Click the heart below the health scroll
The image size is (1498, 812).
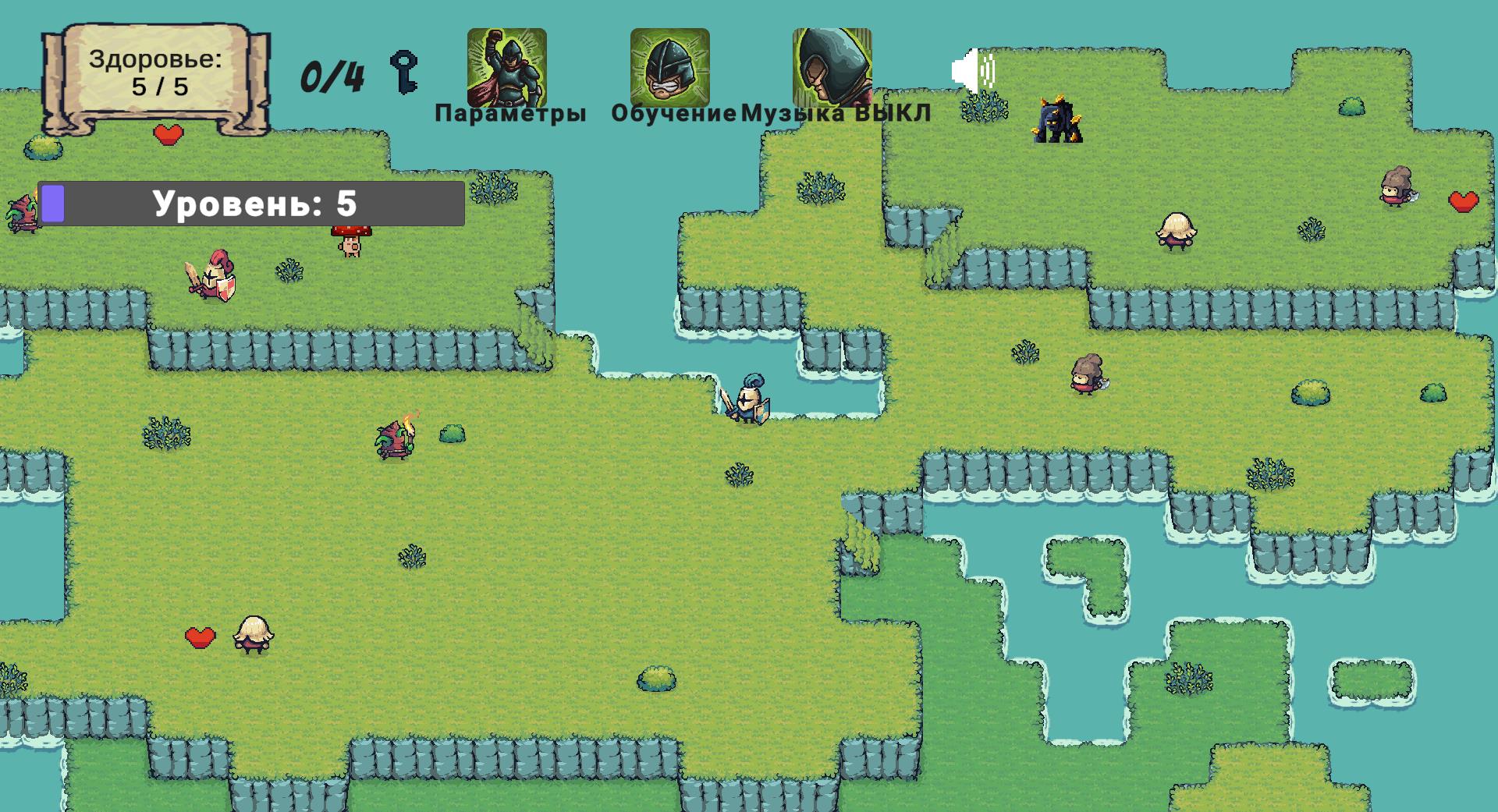[x=168, y=134]
